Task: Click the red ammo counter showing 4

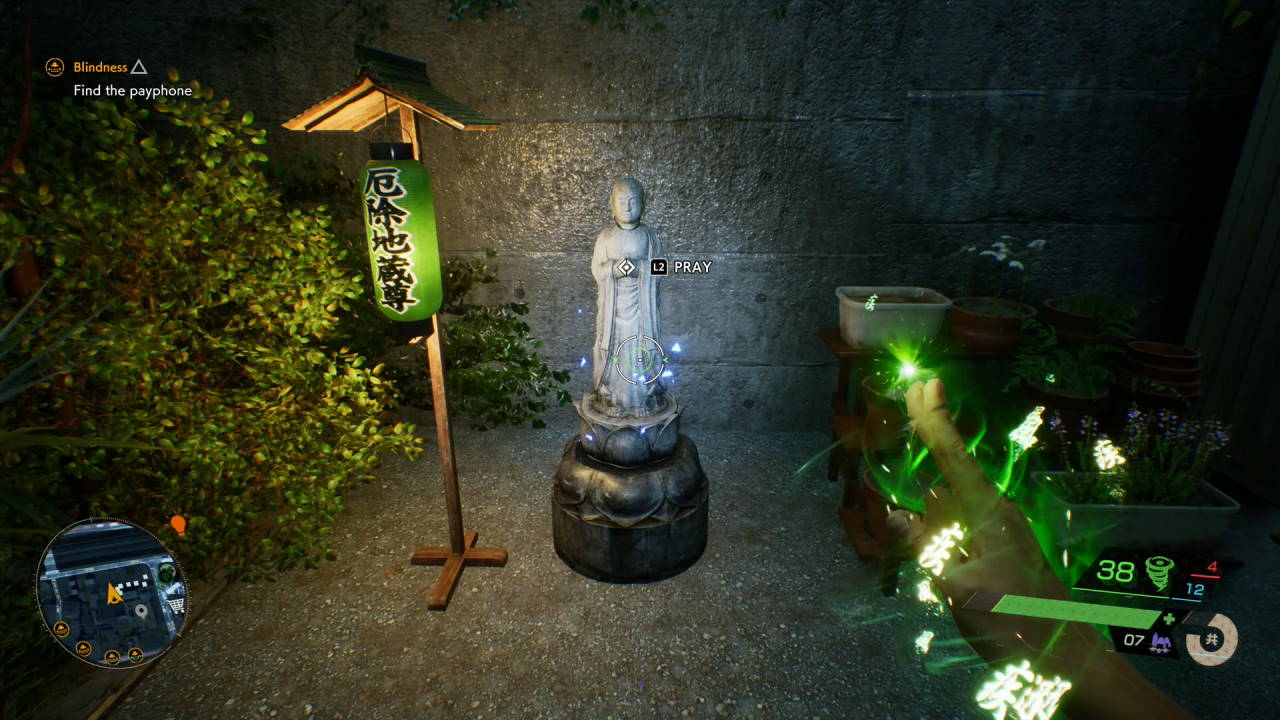Action: (1213, 566)
